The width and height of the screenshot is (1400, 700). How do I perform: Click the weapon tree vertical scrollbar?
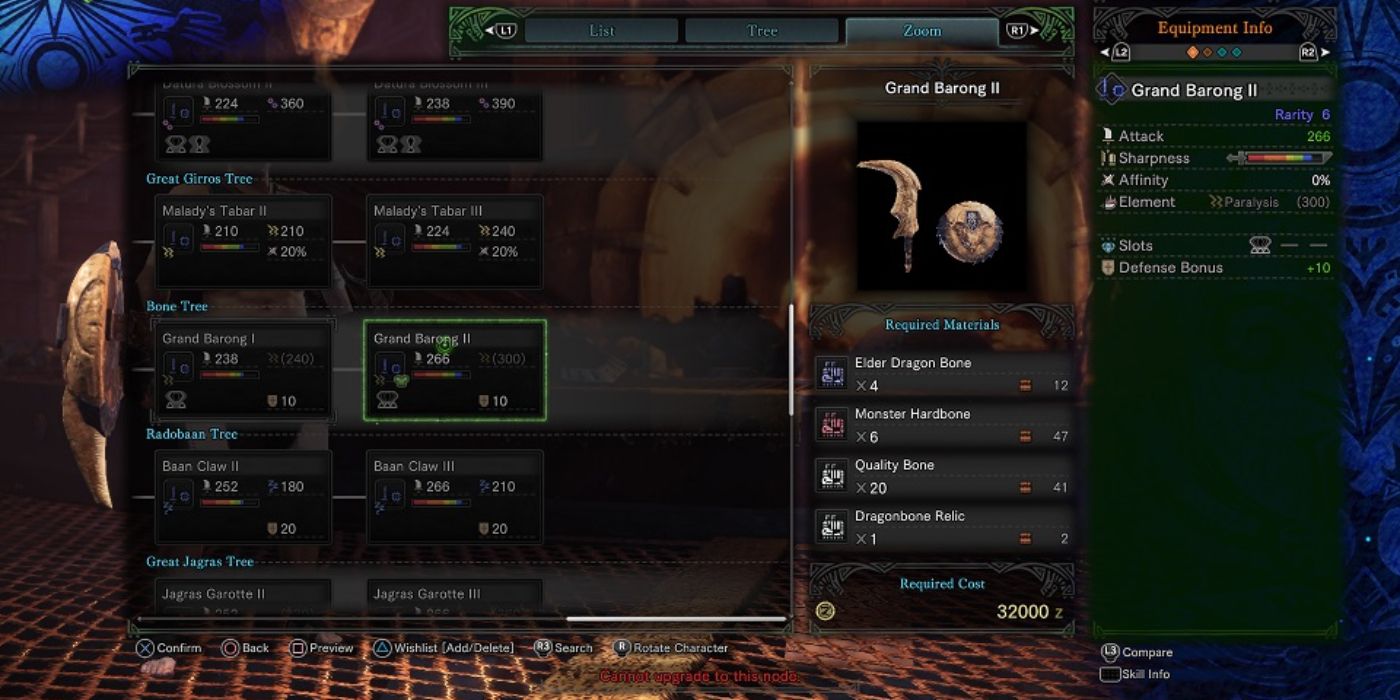click(x=790, y=360)
